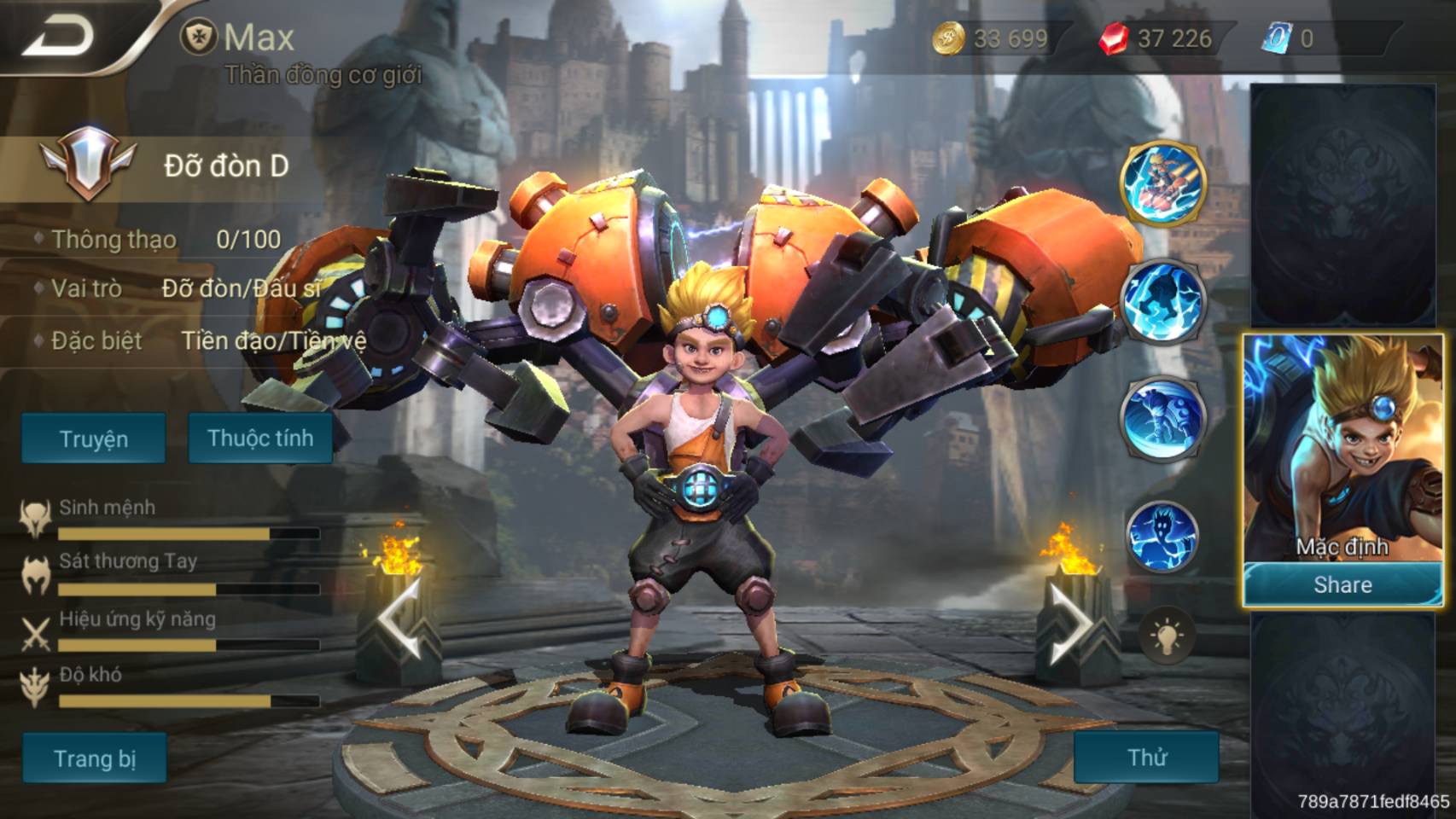Try the hero with the Thử button
The image size is (1456, 819).
coord(1146,757)
